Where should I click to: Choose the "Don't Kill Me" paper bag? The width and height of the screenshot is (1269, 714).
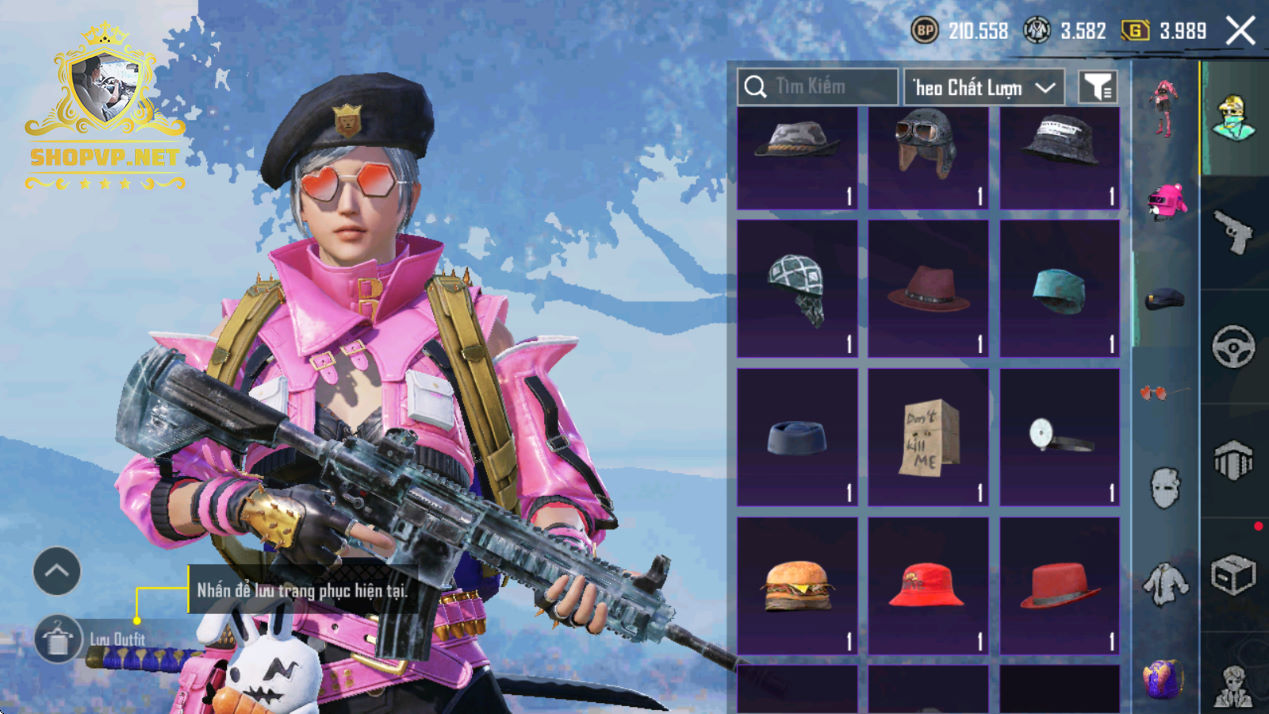click(x=928, y=437)
